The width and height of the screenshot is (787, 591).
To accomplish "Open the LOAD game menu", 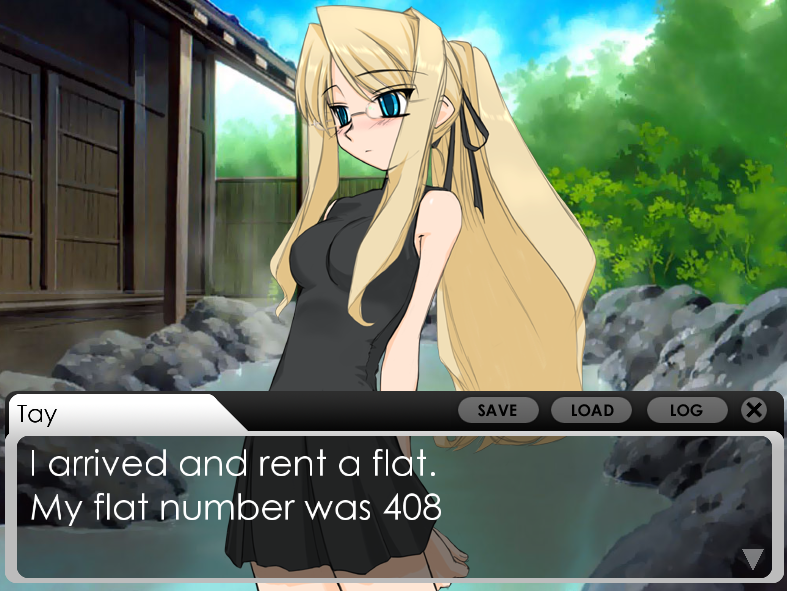I will tap(592, 410).
